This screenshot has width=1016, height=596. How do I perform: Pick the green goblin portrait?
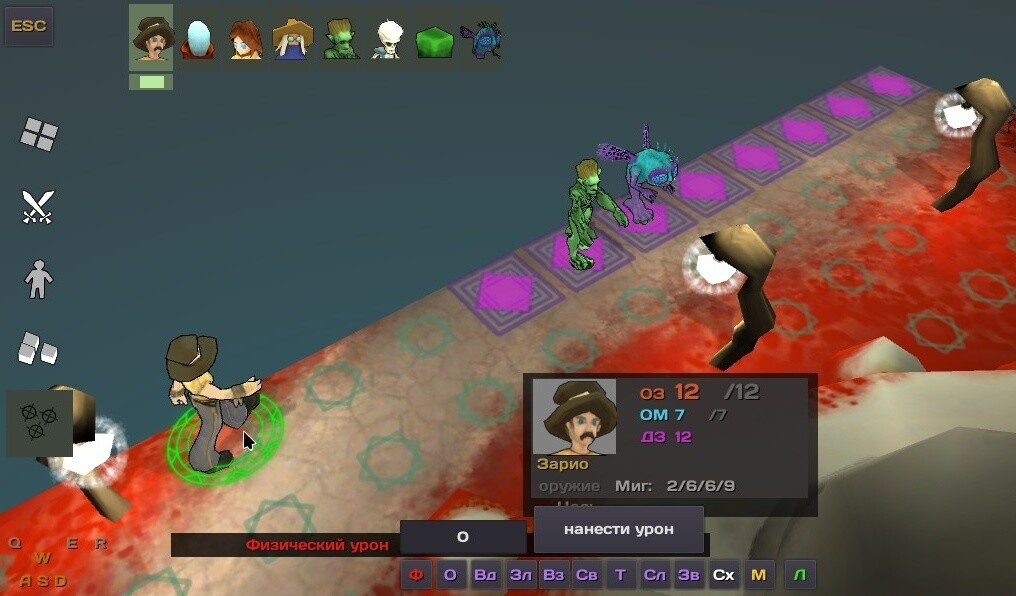pos(340,38)
